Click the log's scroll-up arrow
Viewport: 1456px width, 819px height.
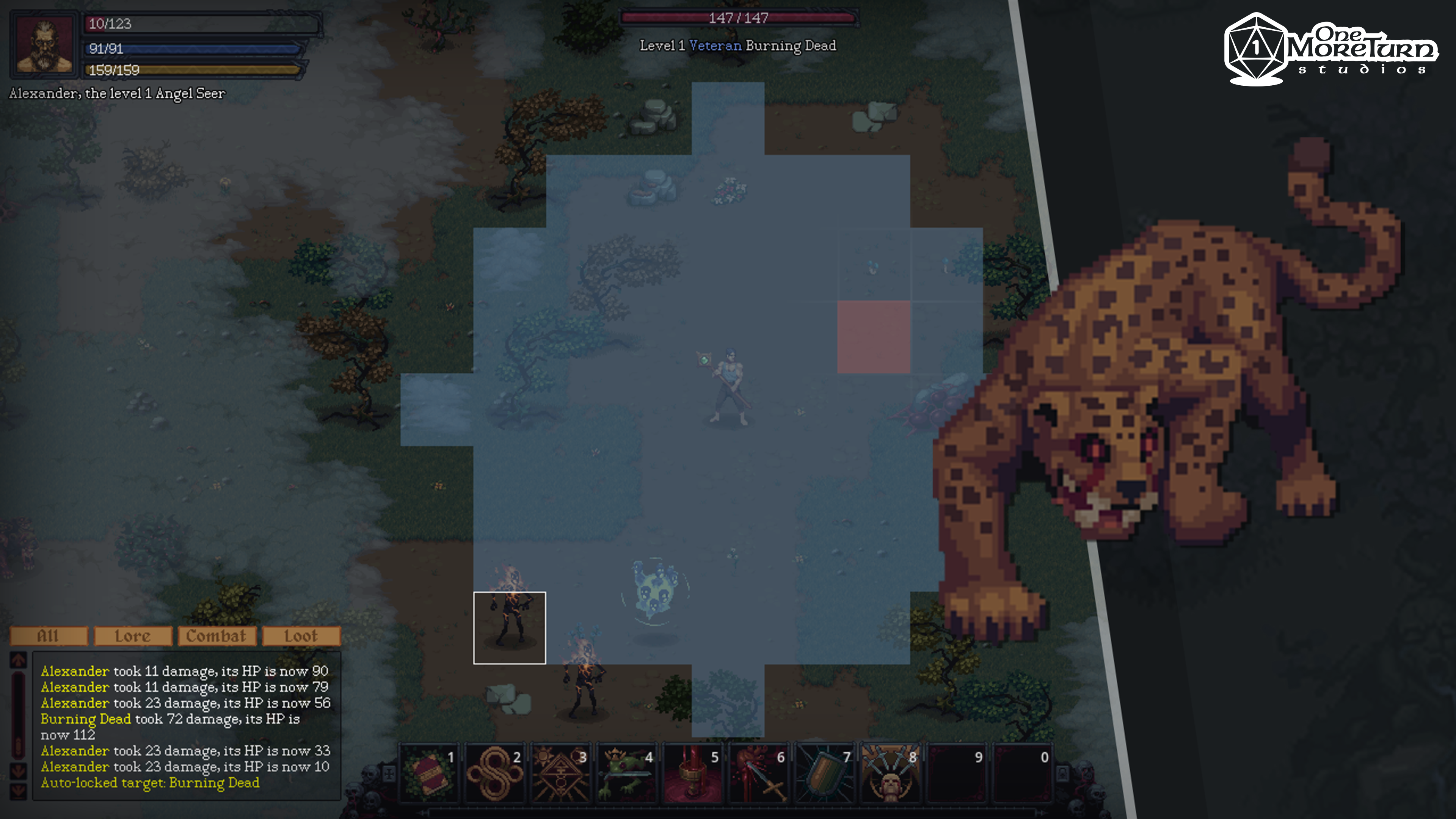coord(18,660)
